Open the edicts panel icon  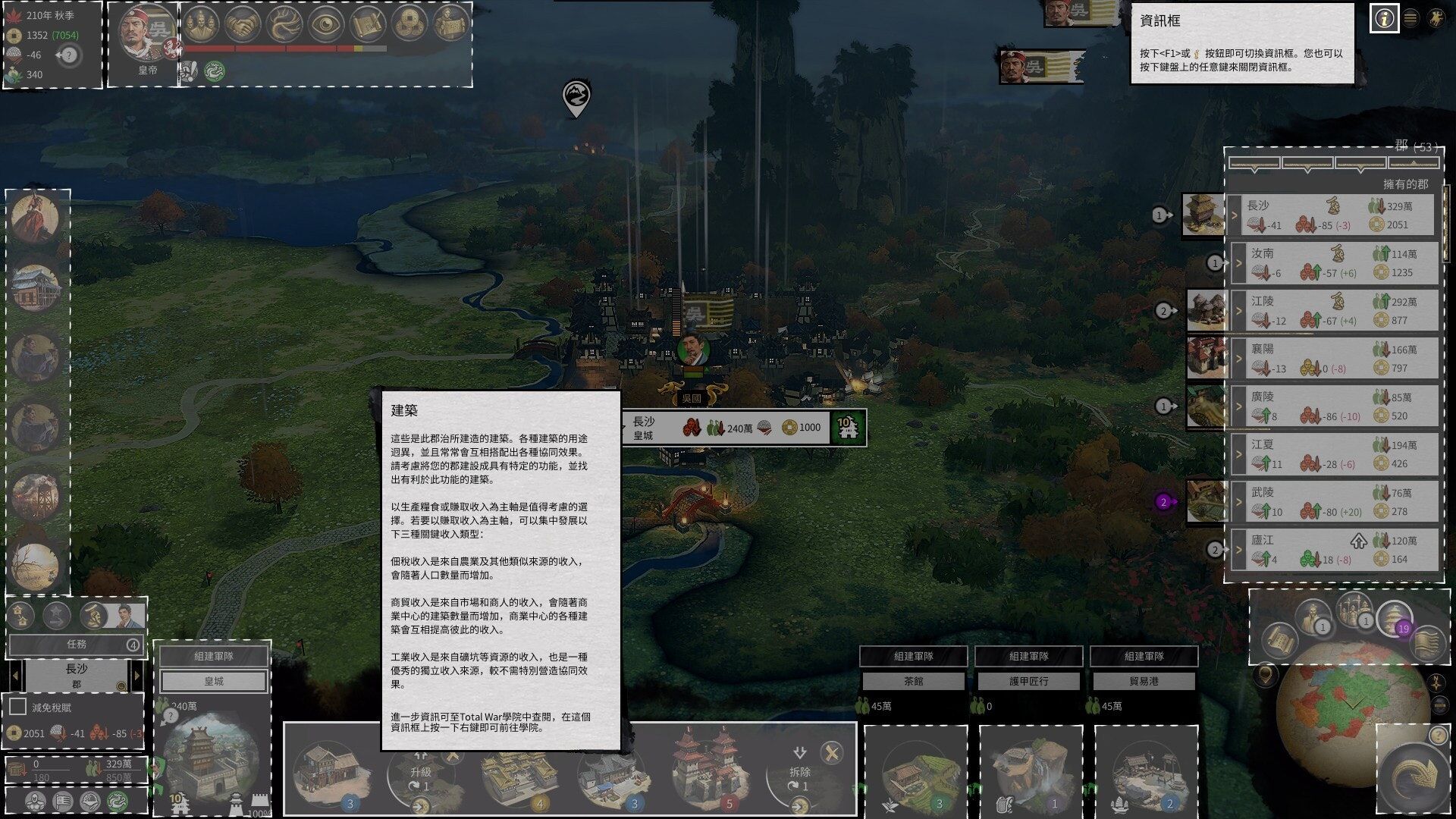451,23
